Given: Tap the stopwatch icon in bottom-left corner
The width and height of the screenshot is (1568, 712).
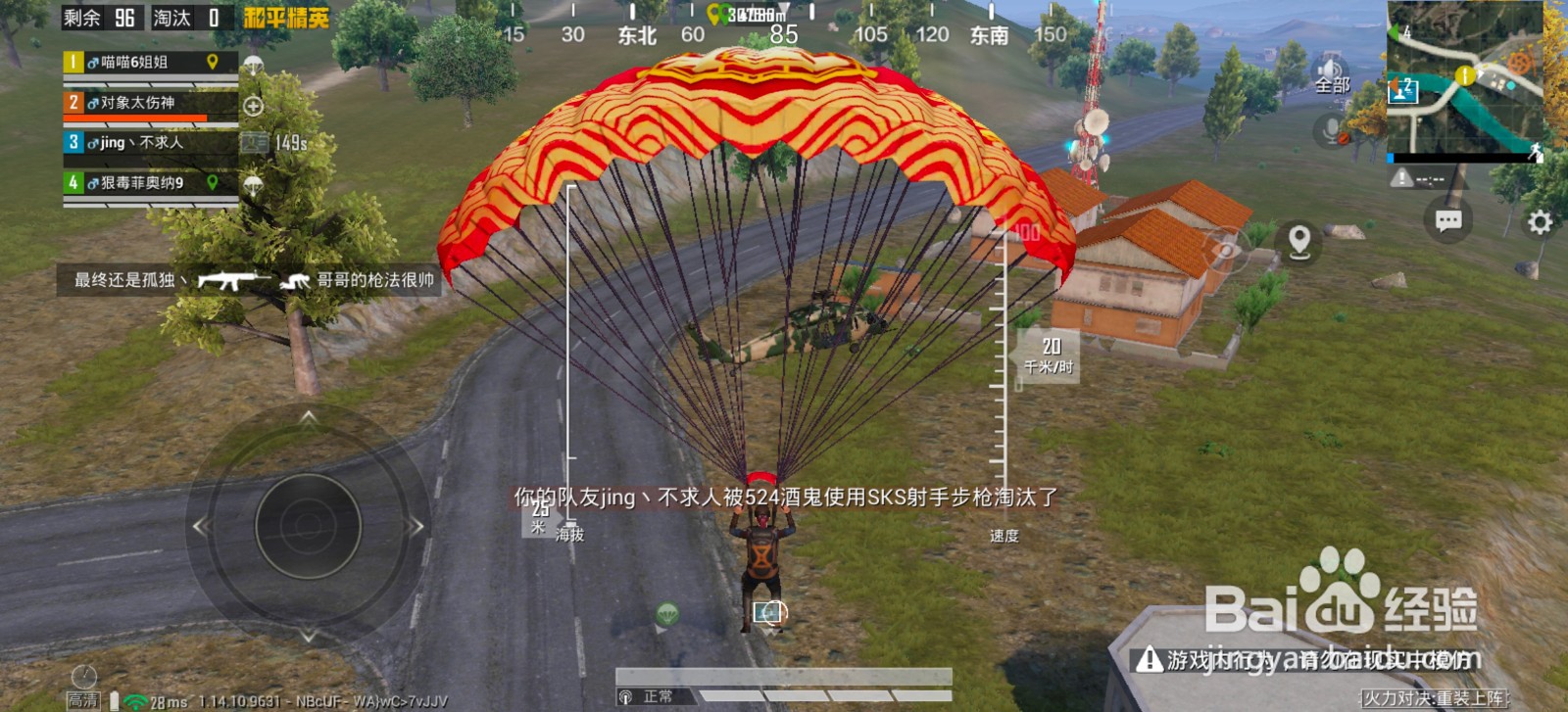Looking at the screenshot, I should point(83,677).
